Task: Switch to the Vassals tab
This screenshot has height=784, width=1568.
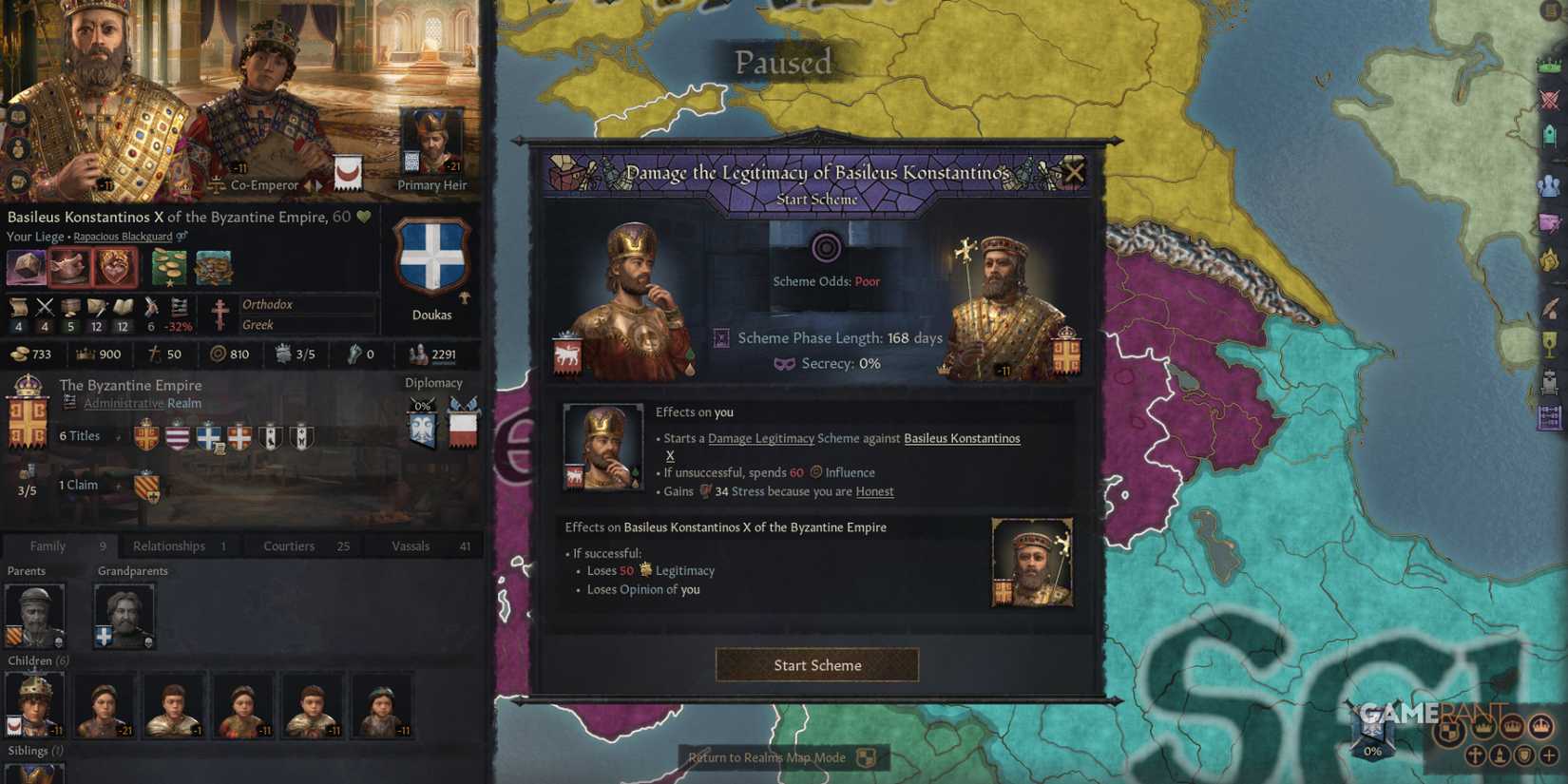Action: tap(411, 545)
